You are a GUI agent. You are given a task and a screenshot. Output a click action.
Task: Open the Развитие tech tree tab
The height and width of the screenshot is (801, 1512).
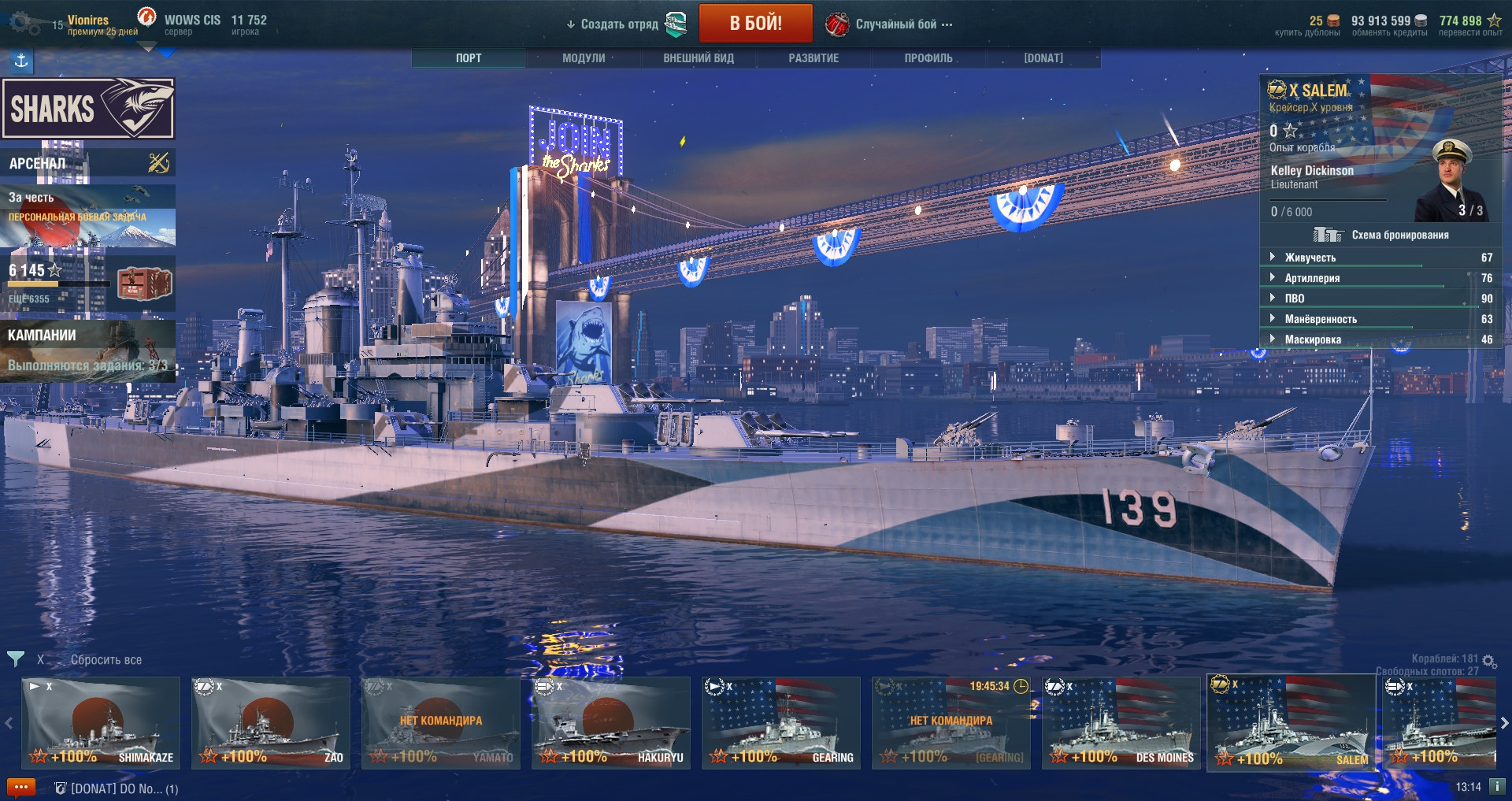(x=813, y=58)
